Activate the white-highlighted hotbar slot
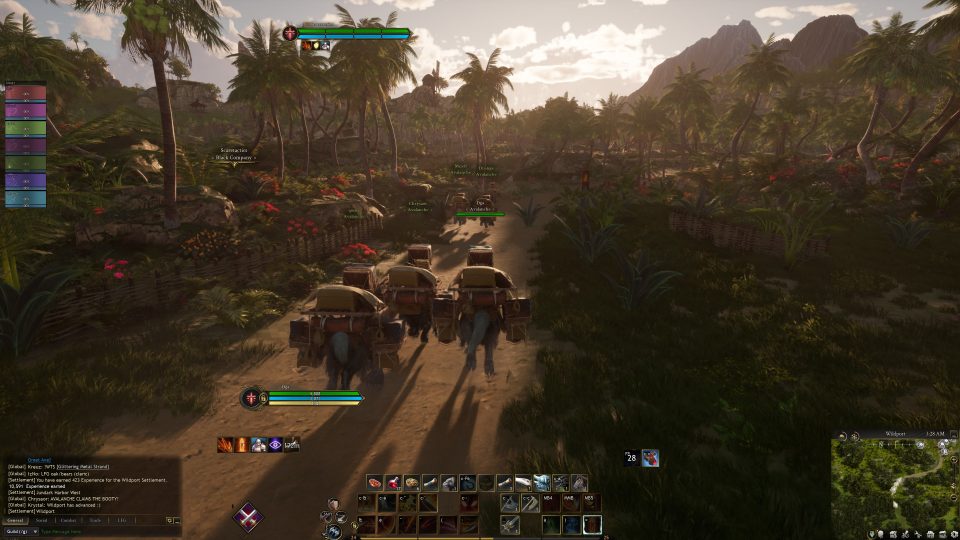 pyautogui.click(x=592, y=524)
